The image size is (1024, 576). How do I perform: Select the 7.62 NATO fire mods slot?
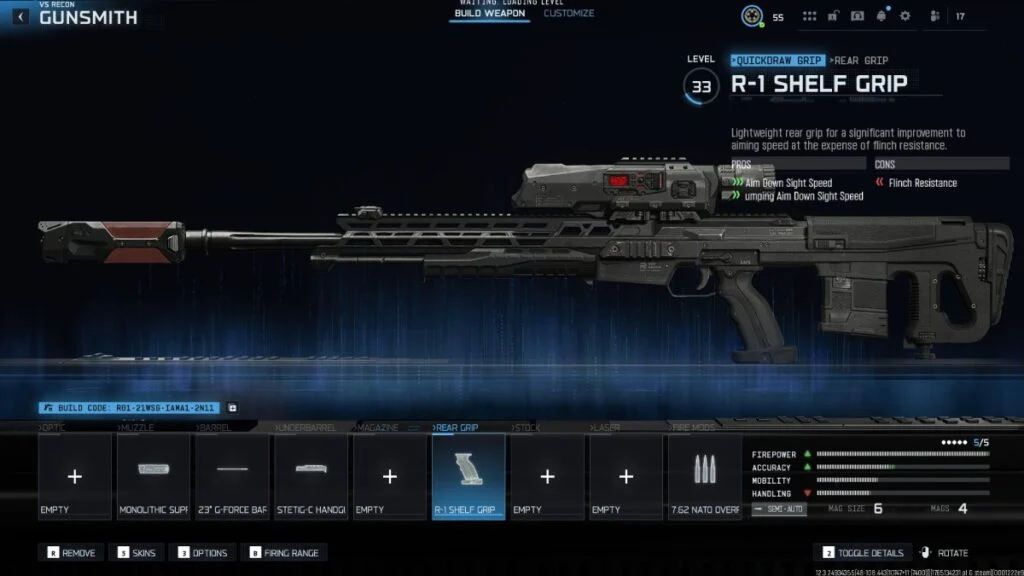click(x=704, y=477)
